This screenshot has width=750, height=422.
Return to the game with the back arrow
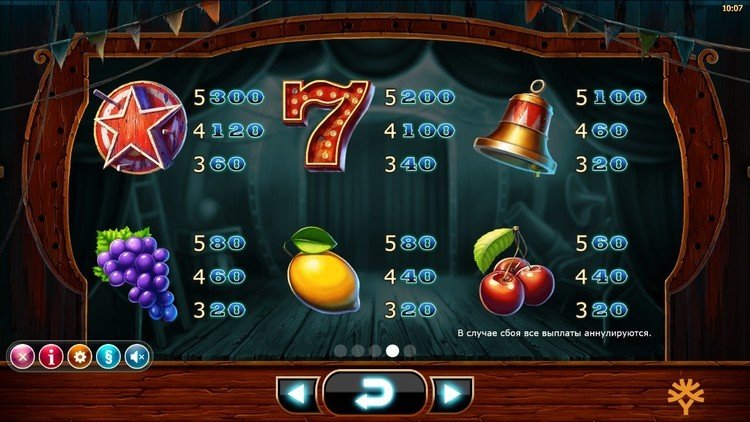pos(374,393)
